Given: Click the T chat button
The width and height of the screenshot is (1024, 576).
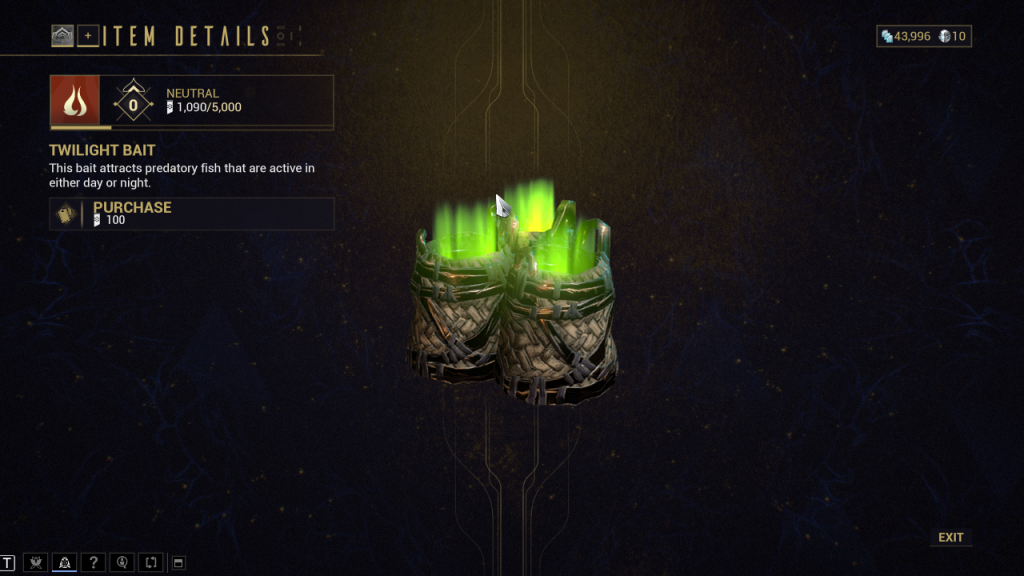Looking at the screenshot, I should (8, 563).
